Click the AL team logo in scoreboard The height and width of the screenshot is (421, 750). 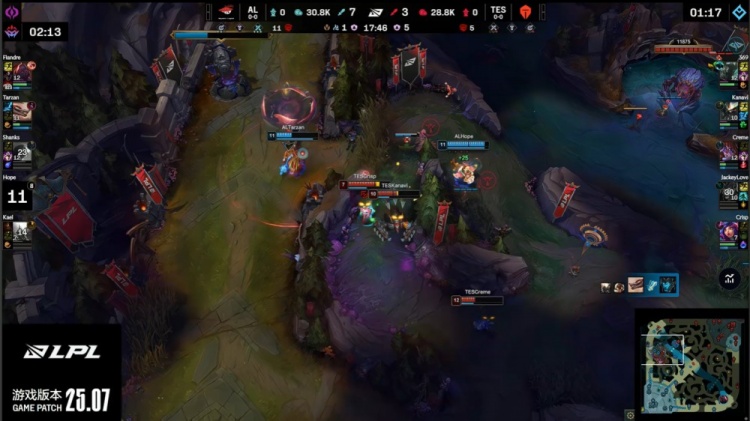click(225, 13)
